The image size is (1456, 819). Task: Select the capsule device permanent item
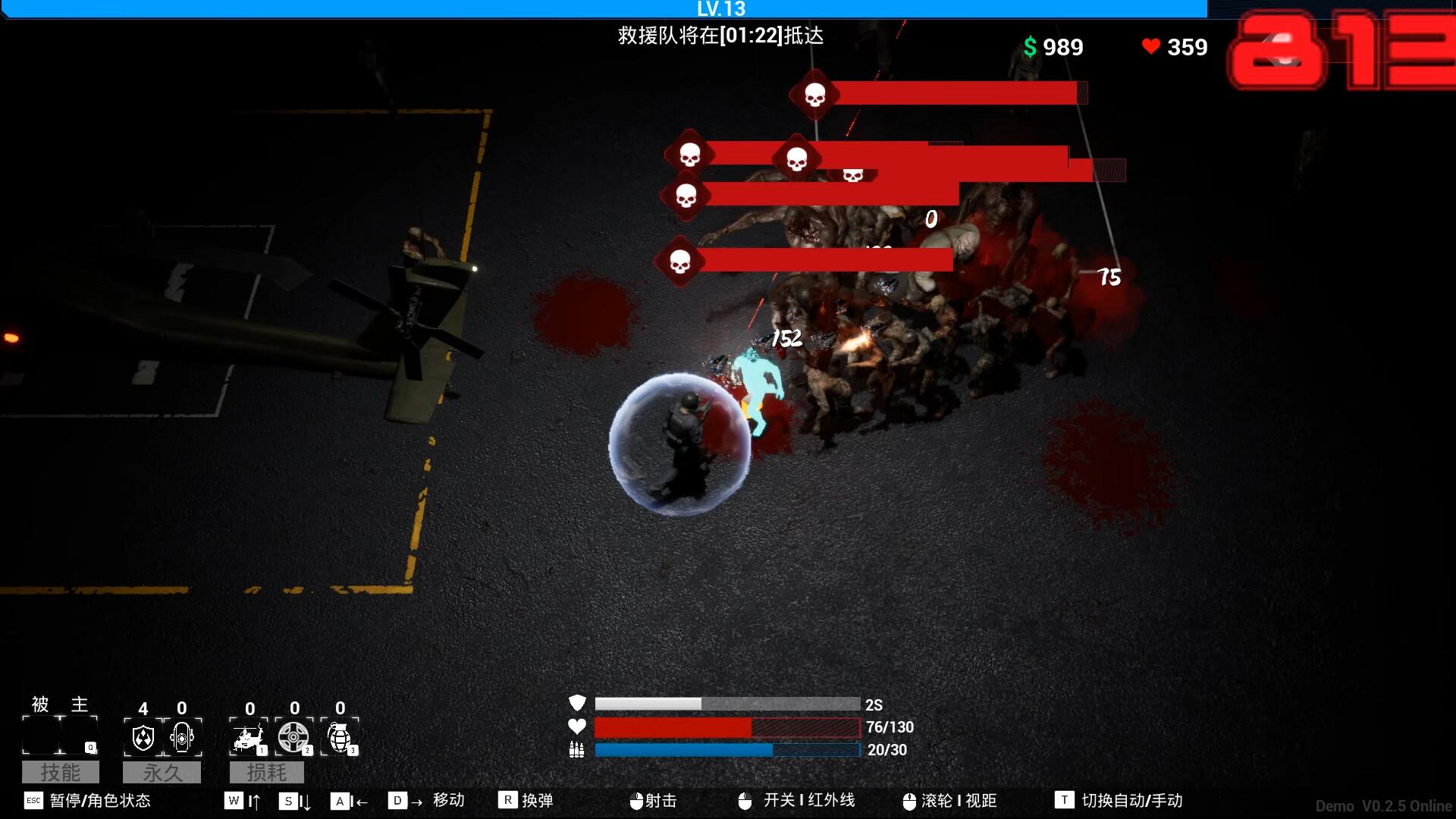click(x=182, y=736)
